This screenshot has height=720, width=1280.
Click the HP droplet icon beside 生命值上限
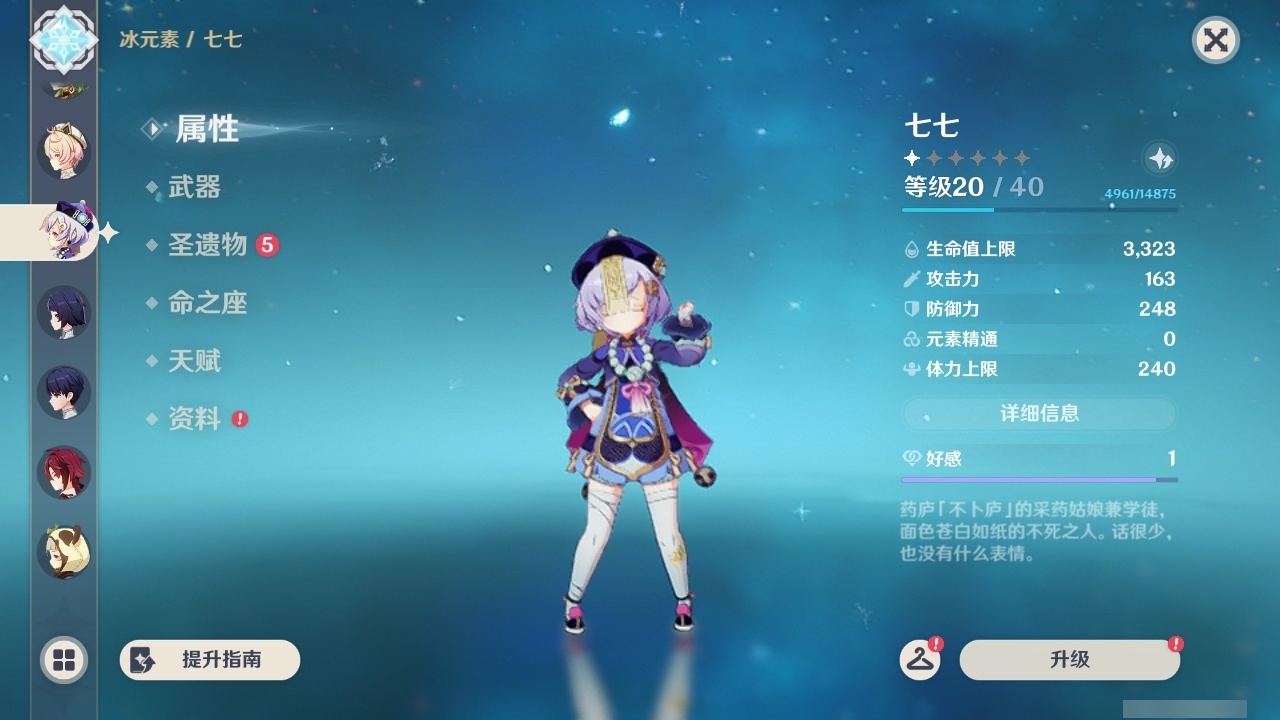click(911, 248)
